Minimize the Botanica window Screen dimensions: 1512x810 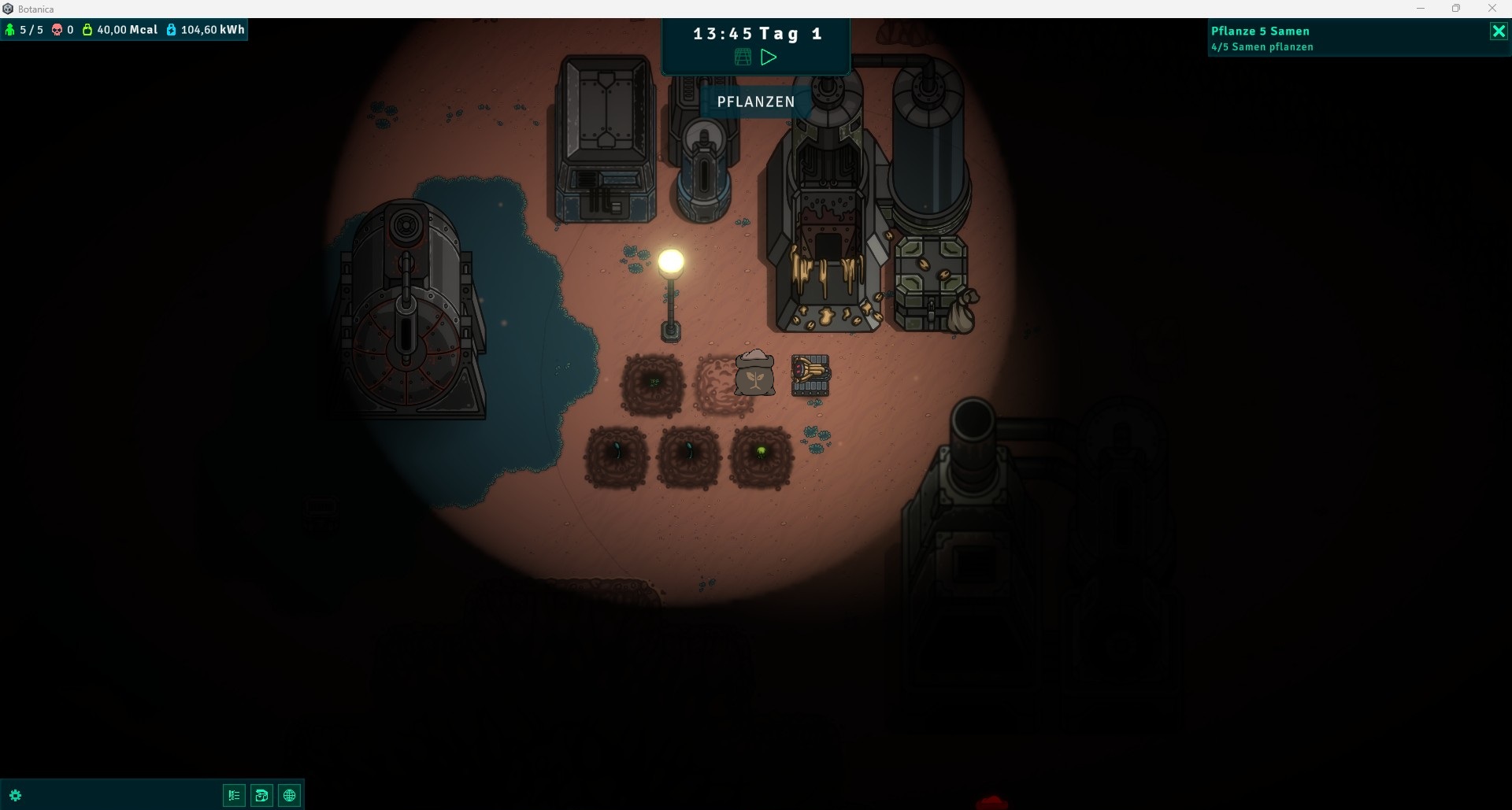(x=1421, y=9)
